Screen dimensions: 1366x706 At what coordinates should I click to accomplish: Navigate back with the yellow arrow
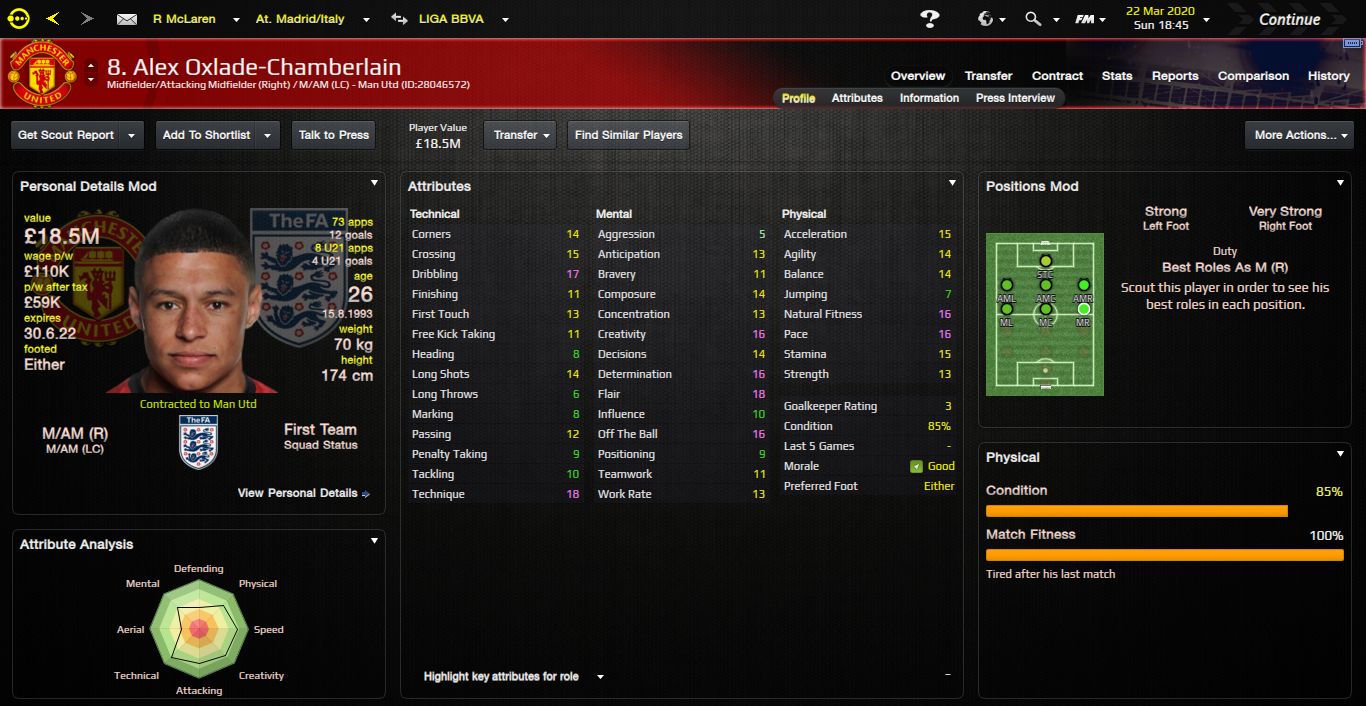(x=53, y=19)
